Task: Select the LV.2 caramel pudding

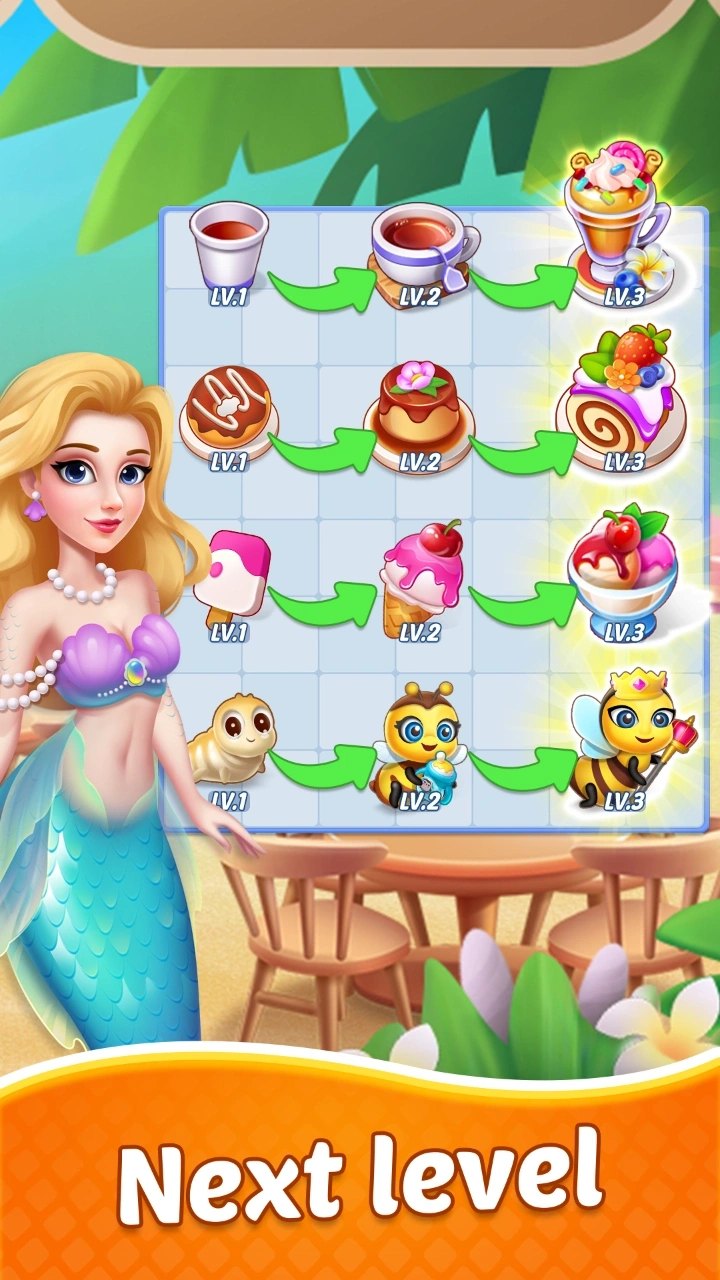Action: (x=419, y=410)
